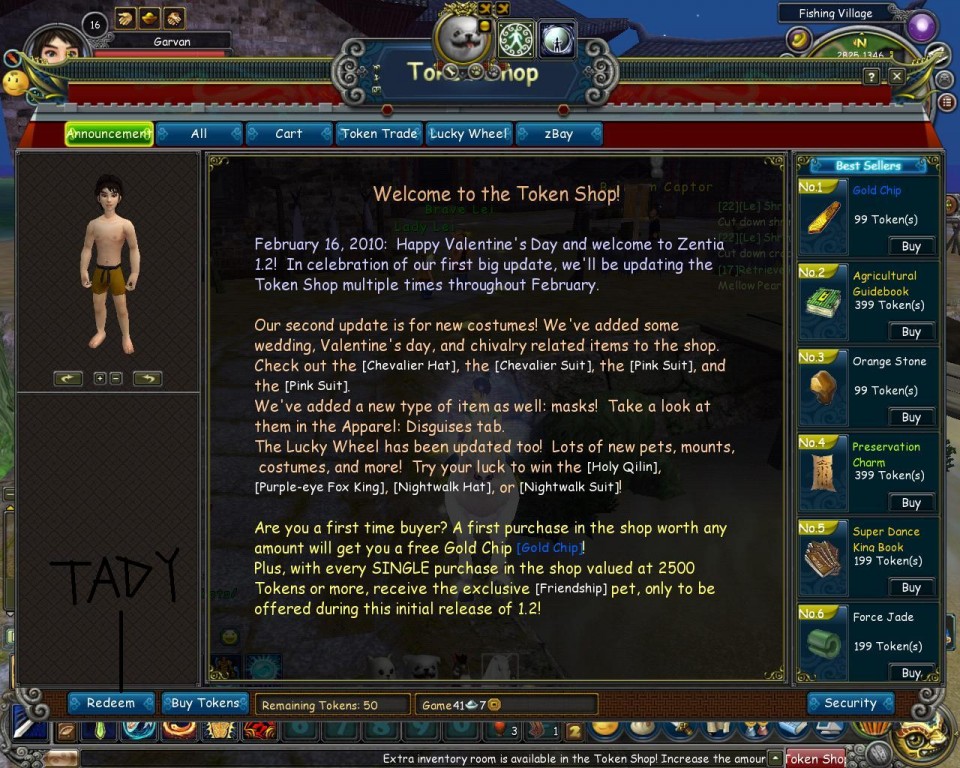Select the Token Trade tab
960x768 pixels.
point(378,134)
